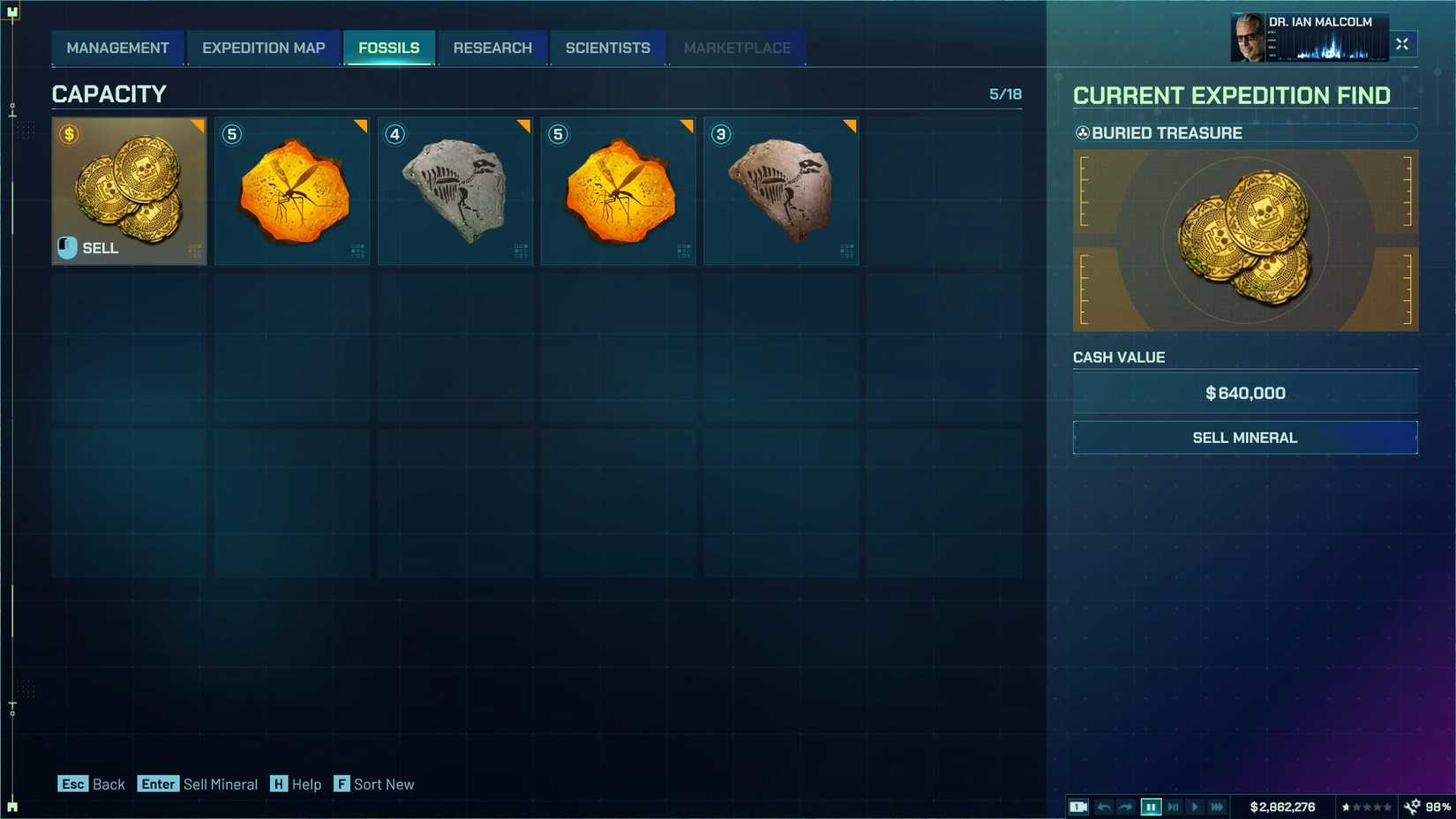Click the Cash Value $640,000 field
Image resolution: width=1456 pixels, height=819 pixels.
point(1243,393)
